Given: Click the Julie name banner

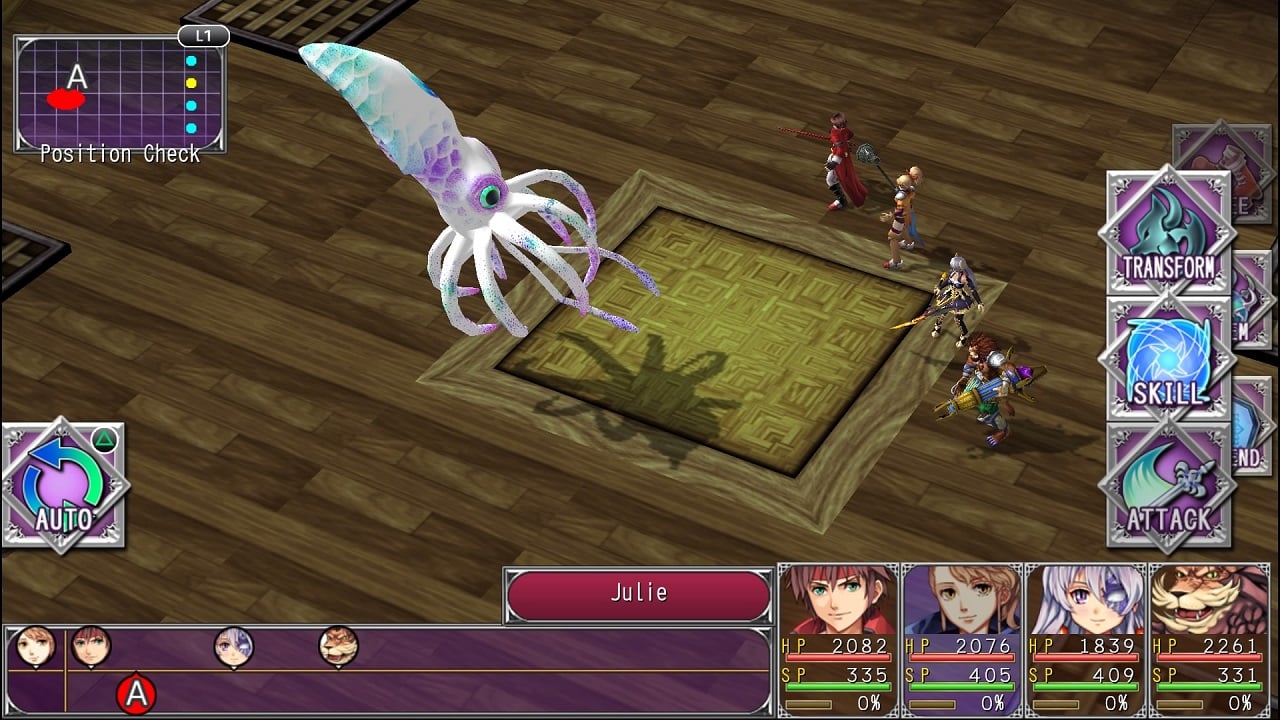Looking at the screenshot, I should click(x=638, y=594).
